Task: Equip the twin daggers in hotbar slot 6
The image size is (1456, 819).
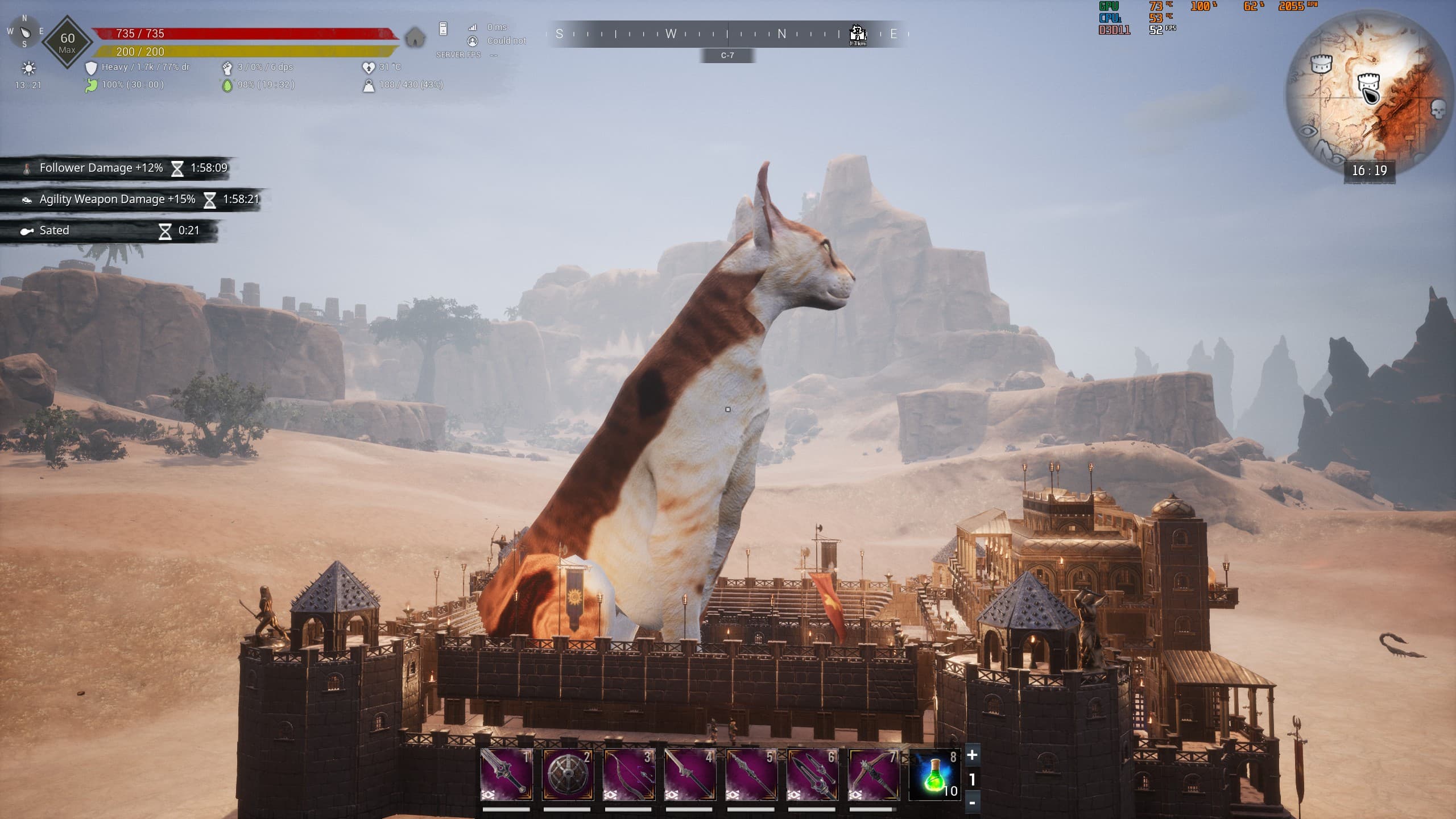Action: tap(812, 774)
